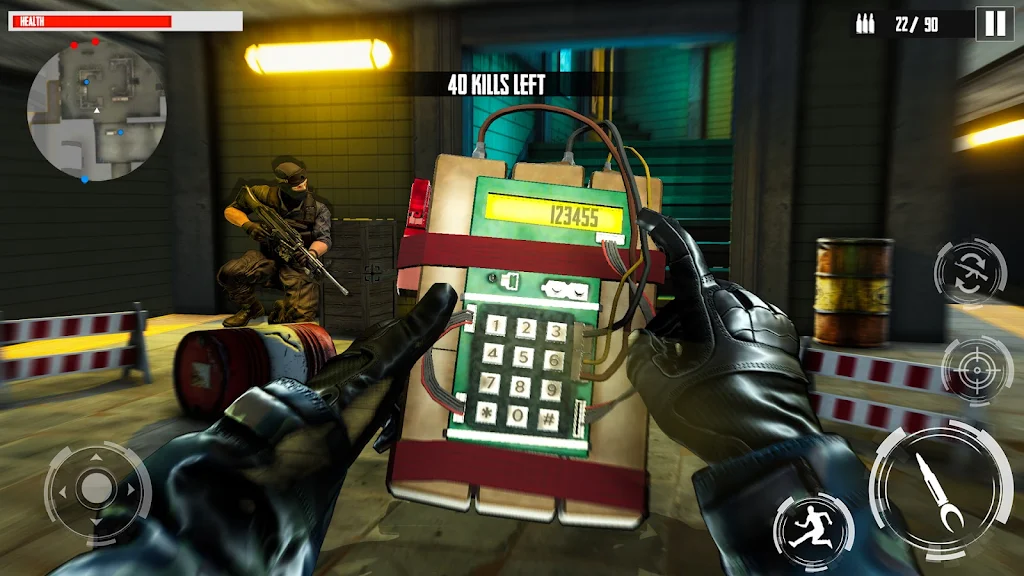Pause the game with the pause button
The image size is (1024, 576).
pos(995,23)
